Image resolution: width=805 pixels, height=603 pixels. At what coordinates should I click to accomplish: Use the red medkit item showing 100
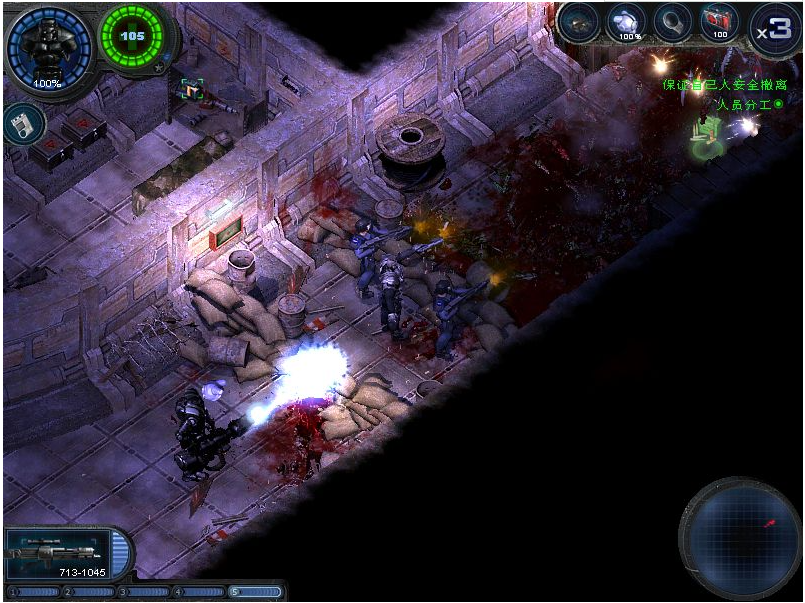[718, 22]
